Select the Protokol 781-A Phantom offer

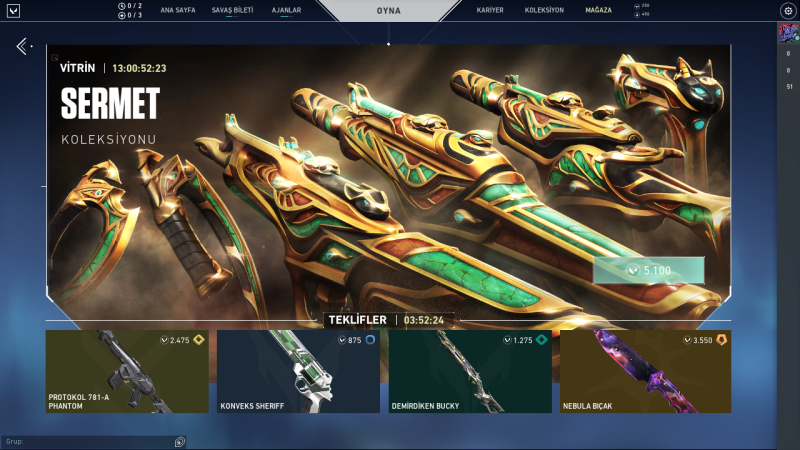pyautogui.click(x=127, y=371)
